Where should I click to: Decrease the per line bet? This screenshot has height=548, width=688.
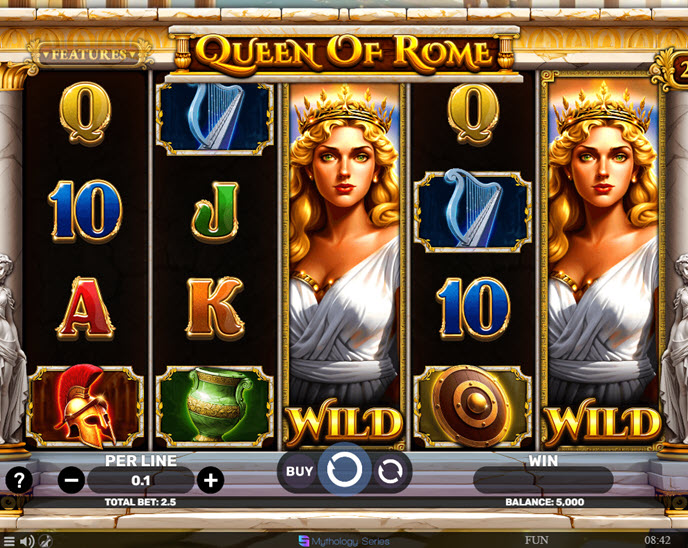(72, 480)
